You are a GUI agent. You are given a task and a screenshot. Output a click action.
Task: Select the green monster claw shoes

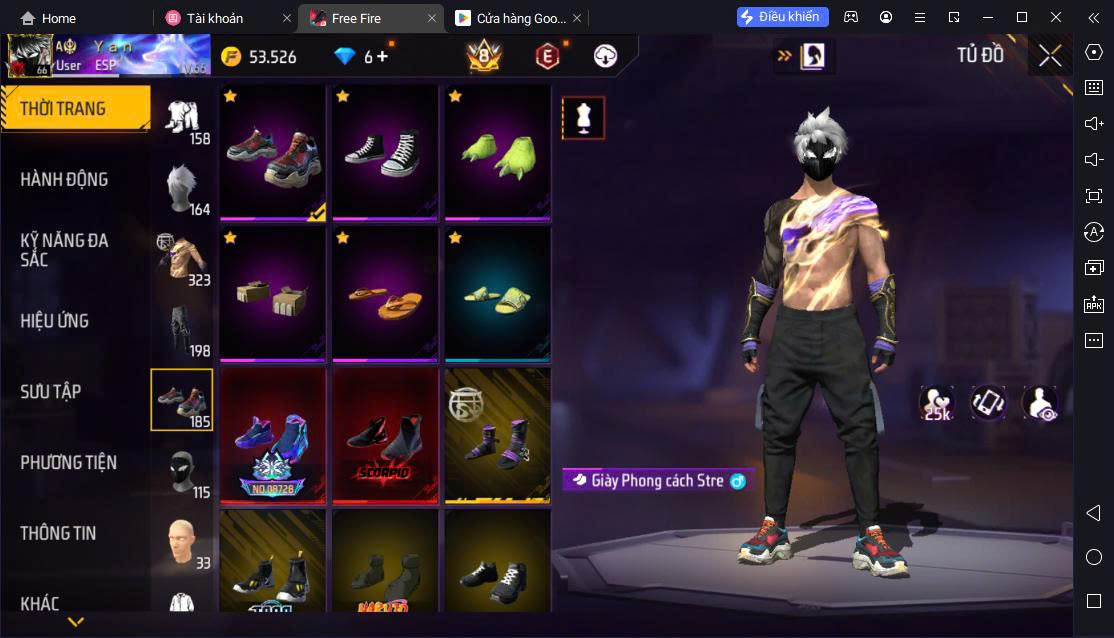coord(497,151)
